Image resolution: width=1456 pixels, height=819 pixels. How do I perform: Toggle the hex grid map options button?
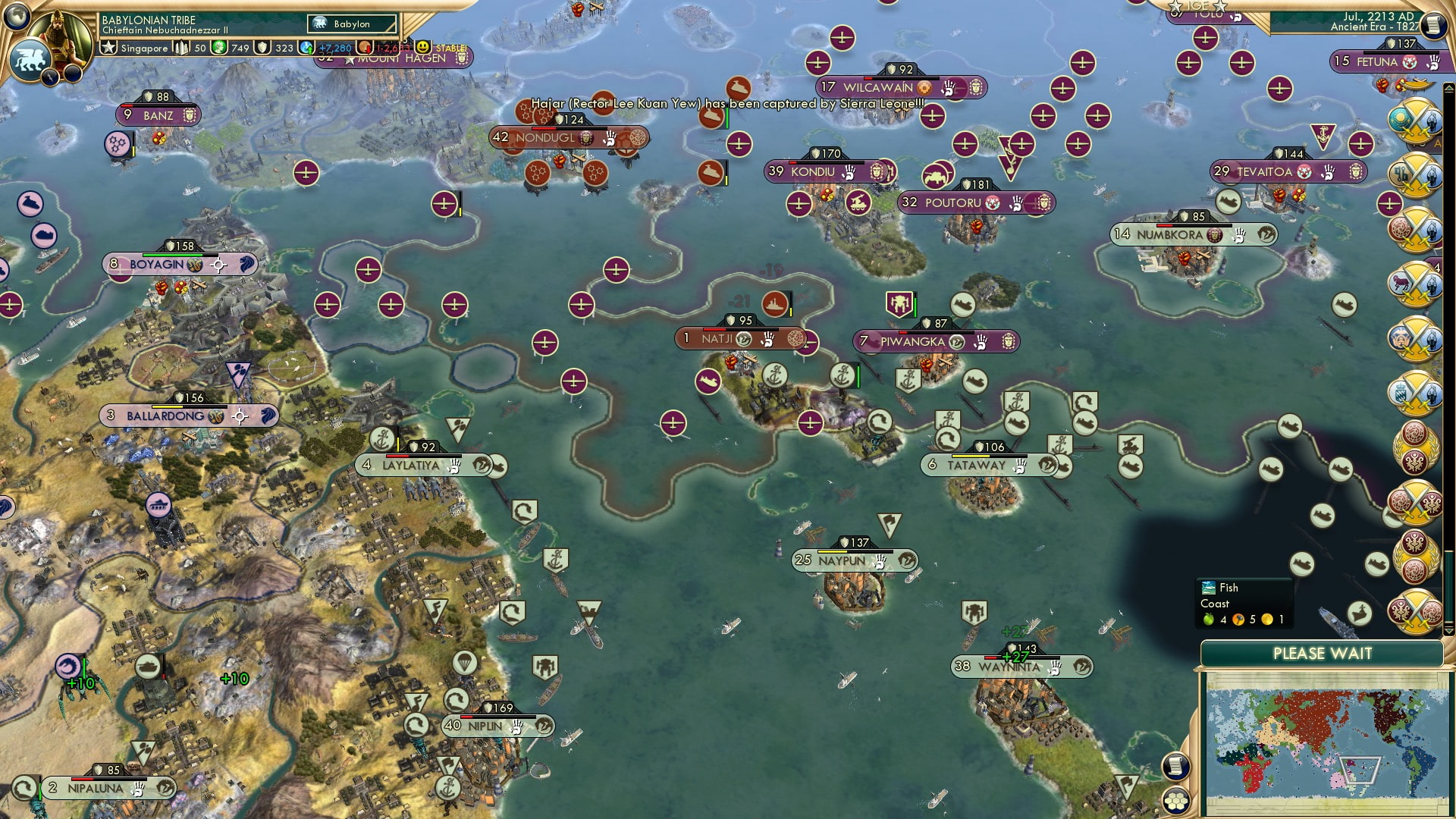coord(1175,800)
